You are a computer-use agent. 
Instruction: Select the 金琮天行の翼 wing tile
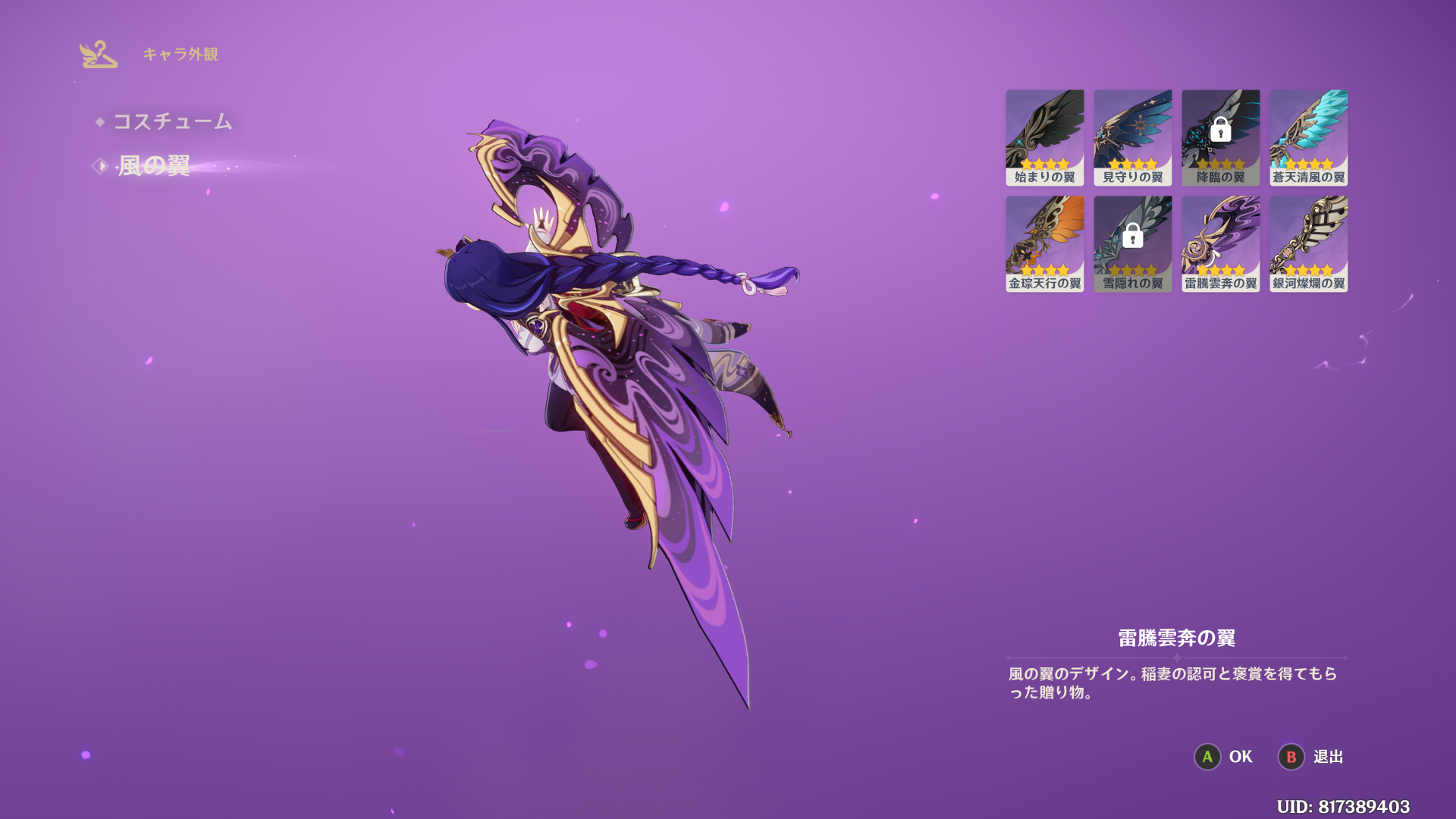[x=1044, y=243]
